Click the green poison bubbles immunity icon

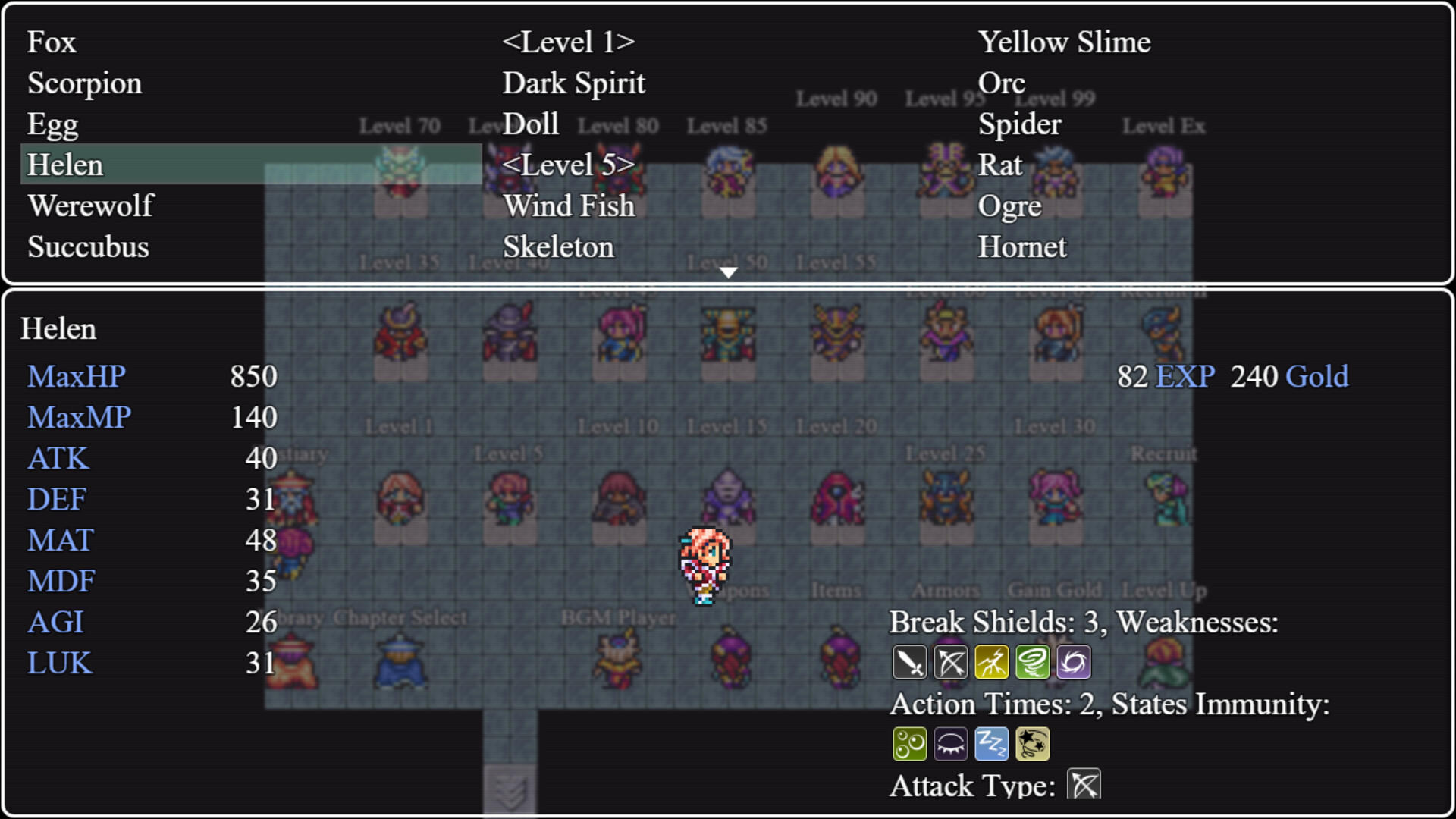[911, 743]
